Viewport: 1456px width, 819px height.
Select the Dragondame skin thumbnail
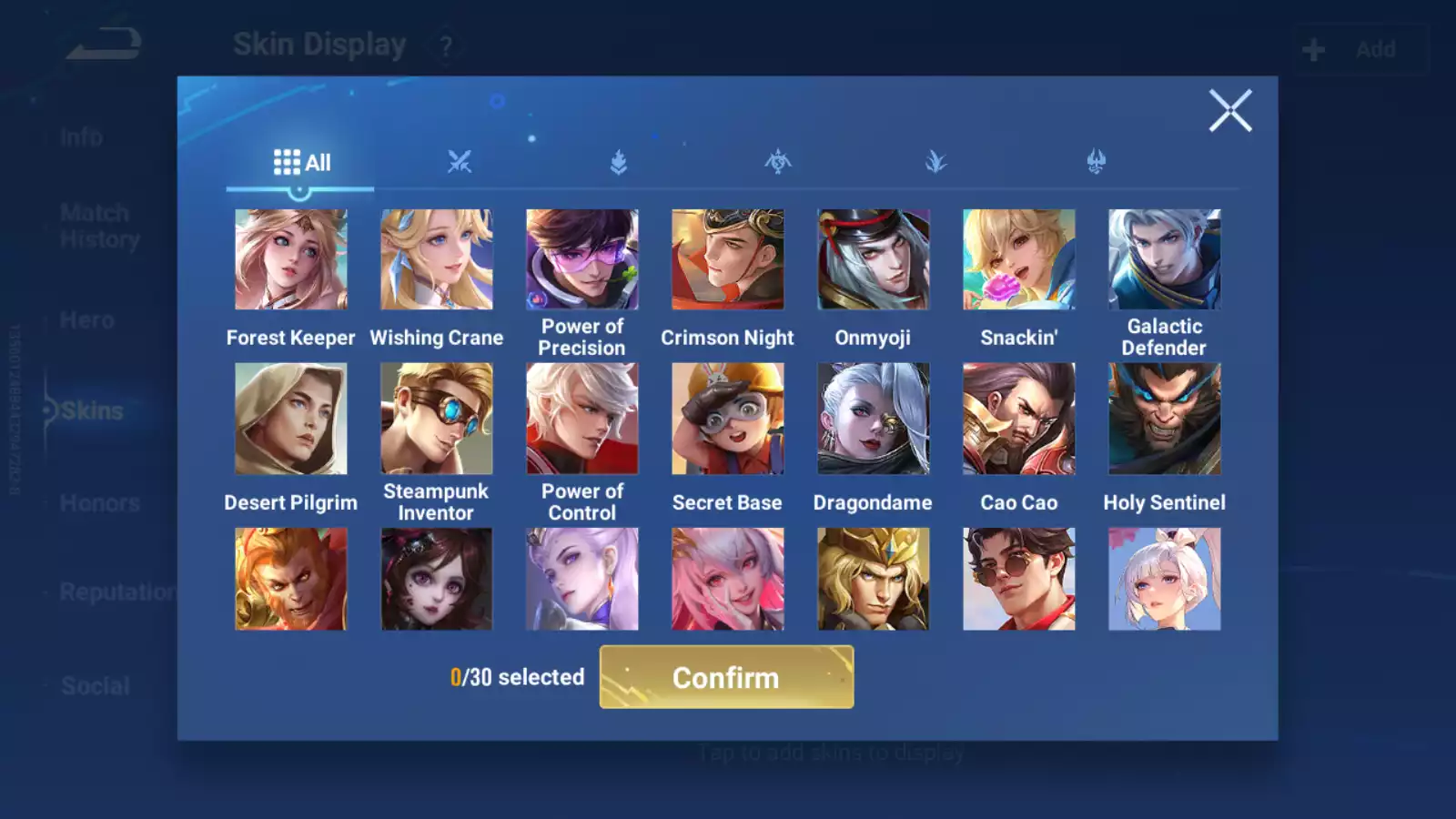click(873, 417)
